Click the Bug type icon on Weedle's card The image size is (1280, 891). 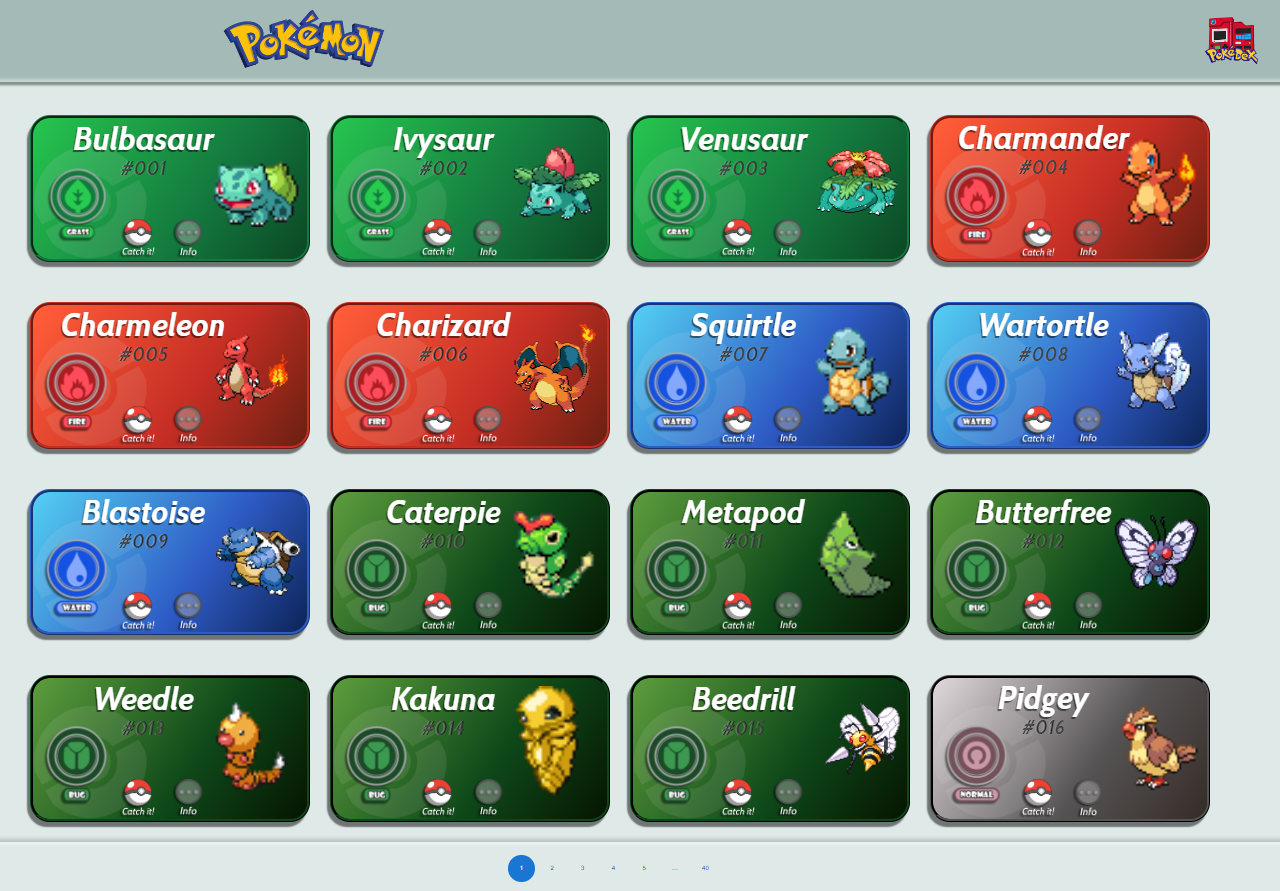pyautogui.click(x=78, y=756)
